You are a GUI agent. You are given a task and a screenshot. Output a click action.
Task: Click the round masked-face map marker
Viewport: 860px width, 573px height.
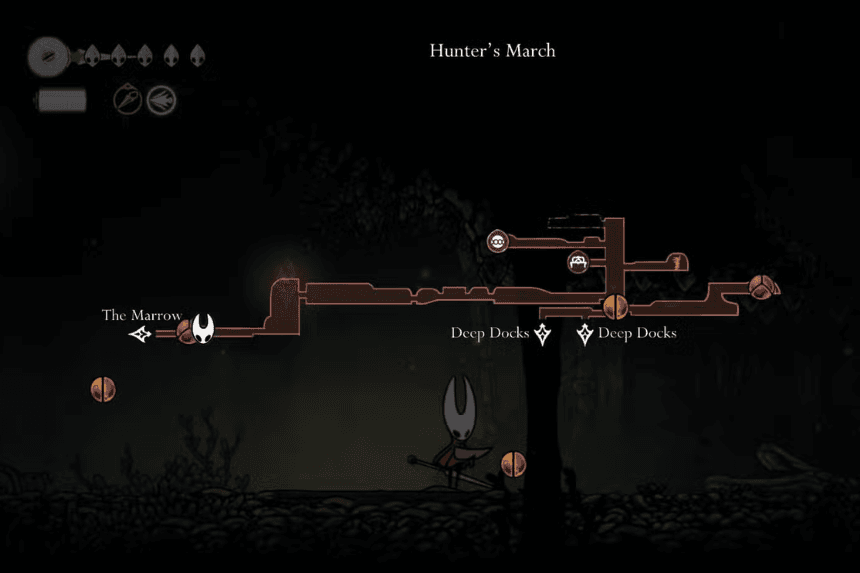[497, 241]
